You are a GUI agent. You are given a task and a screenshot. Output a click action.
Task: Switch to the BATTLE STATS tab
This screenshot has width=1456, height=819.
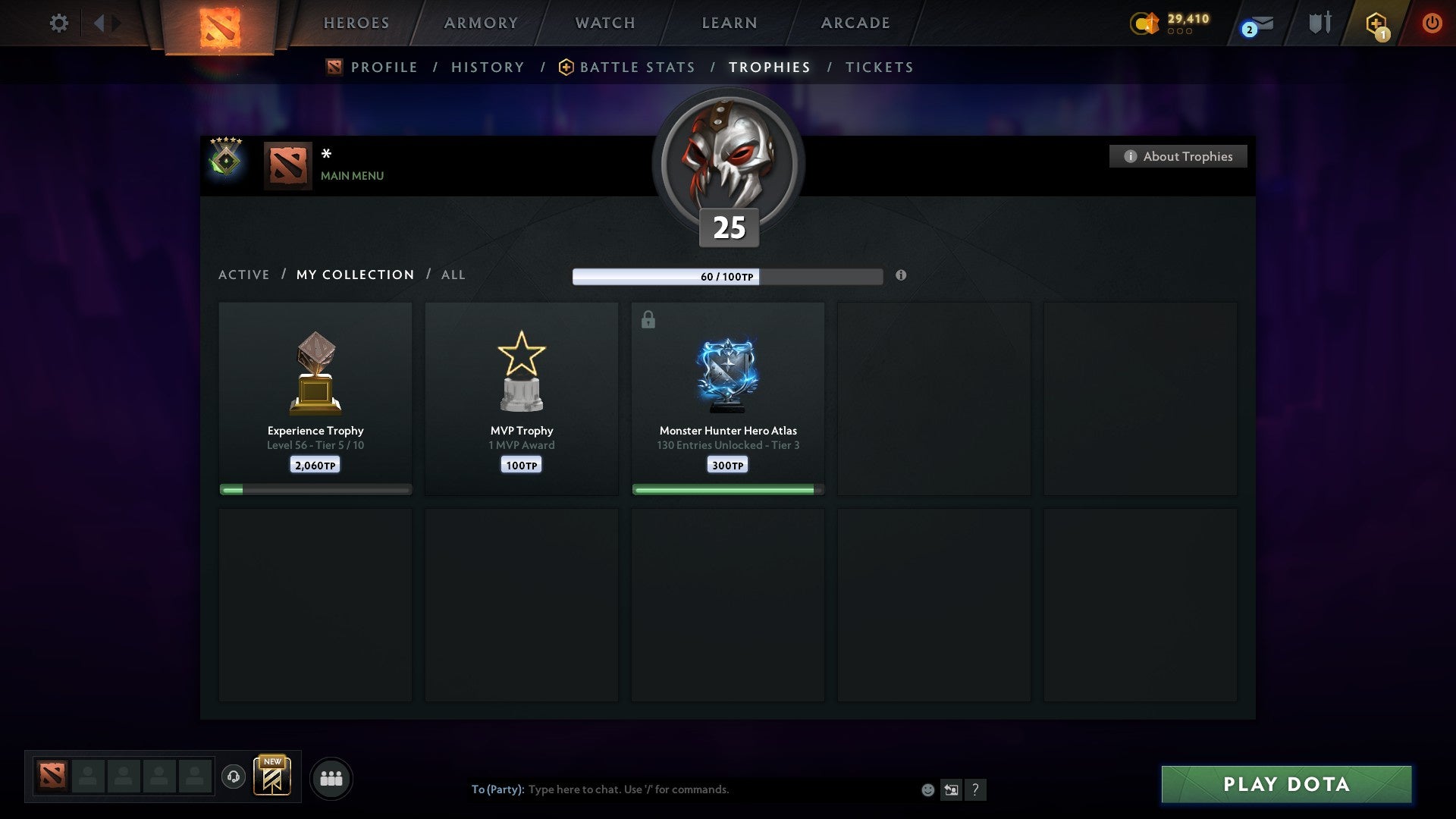[x=629, y=67]
